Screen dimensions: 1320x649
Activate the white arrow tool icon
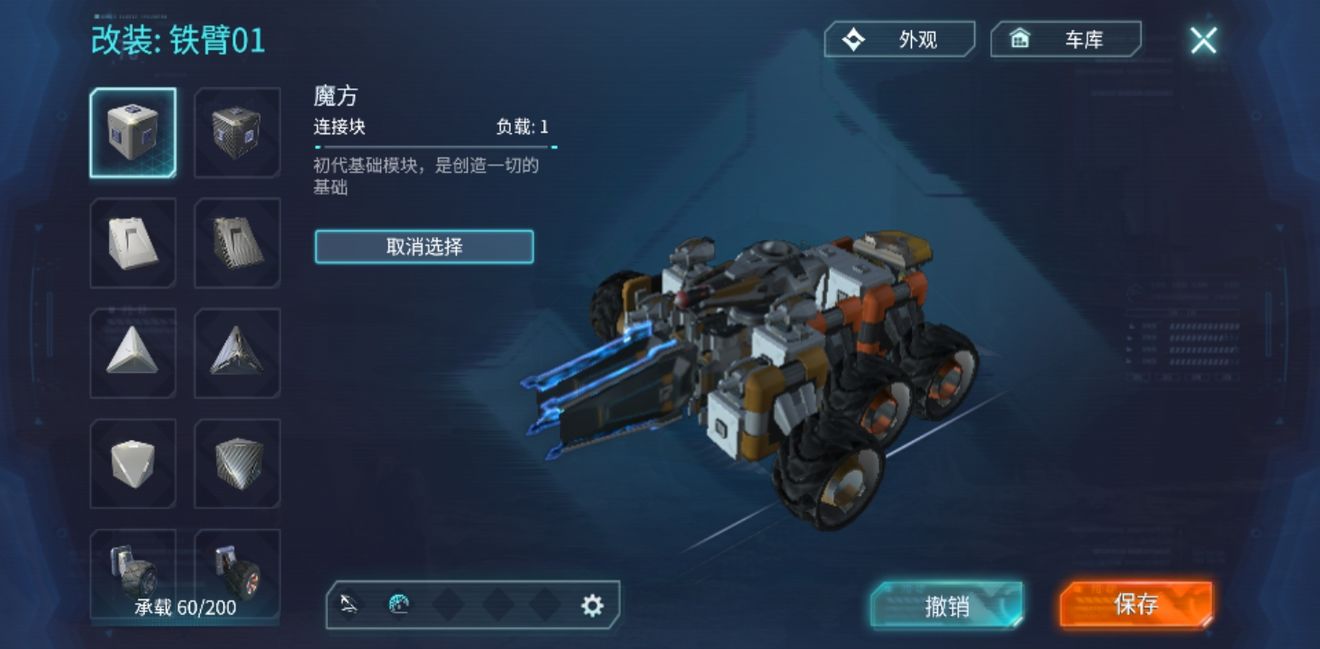349,604
